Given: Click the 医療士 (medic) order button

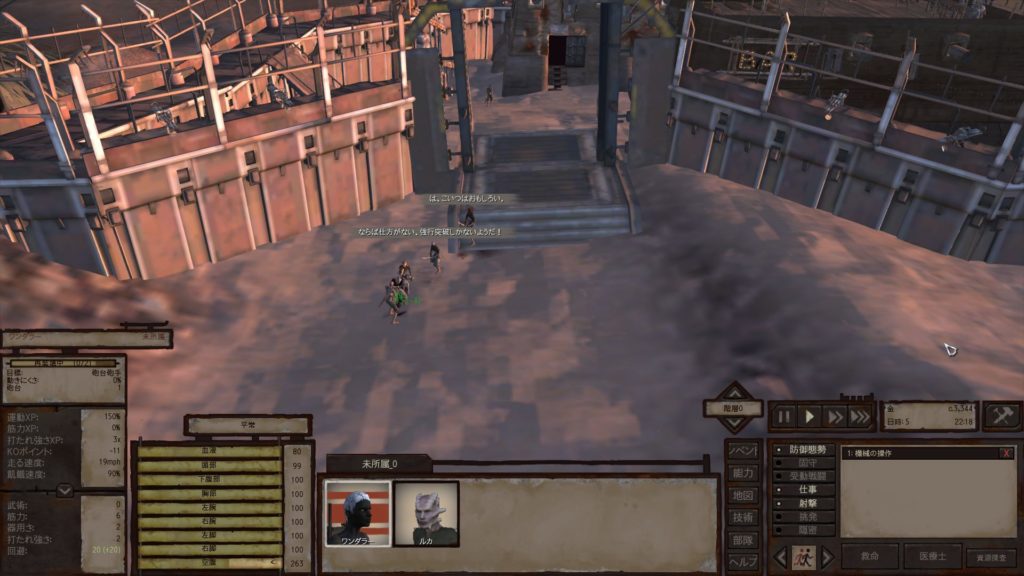Looking at the screenshot, I should pyautogui.click(x=932, y=557).
